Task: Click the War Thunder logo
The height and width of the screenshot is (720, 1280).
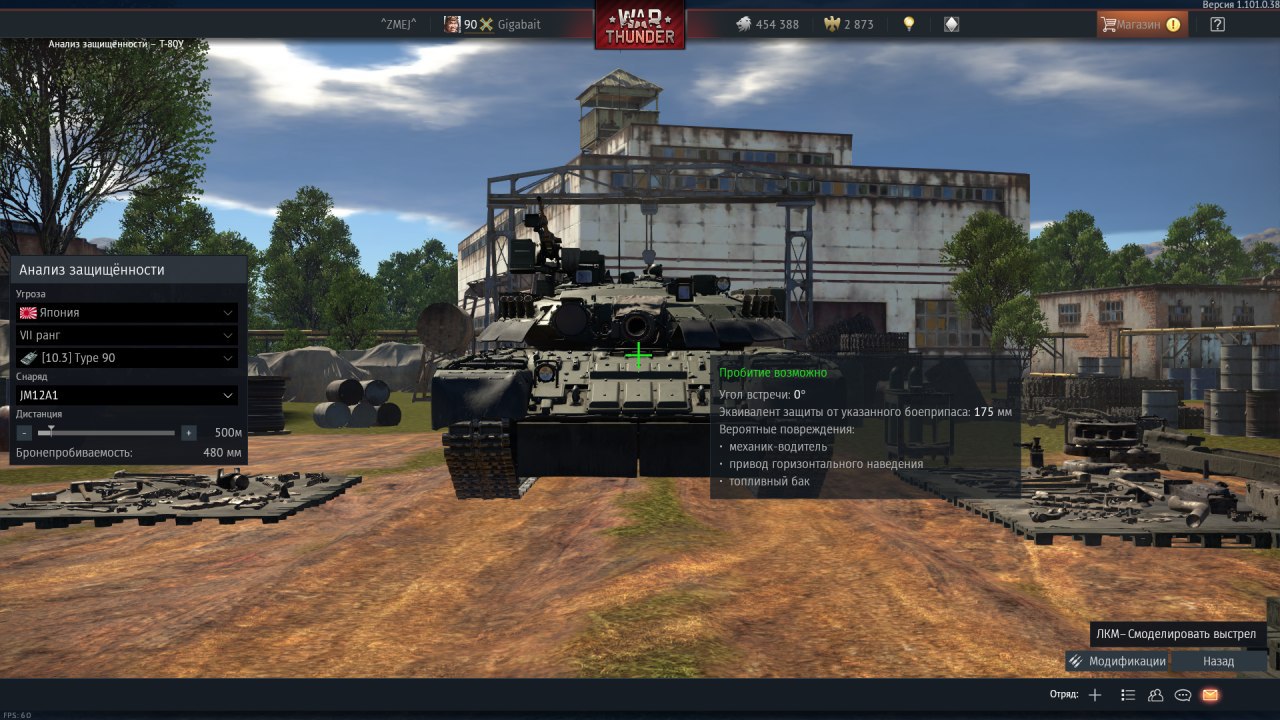Action: tap(640, 25)
